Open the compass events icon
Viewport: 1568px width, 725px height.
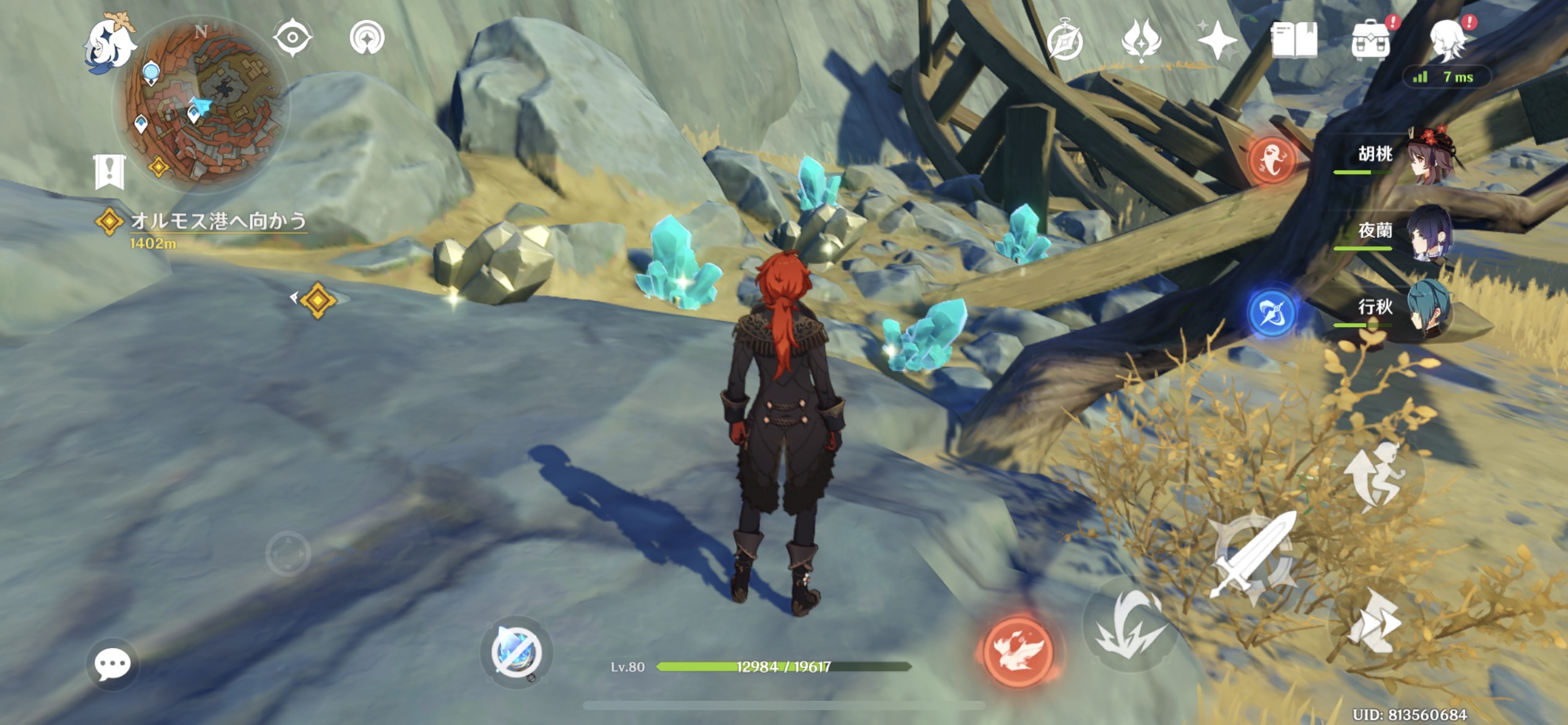coord(1065,41)
